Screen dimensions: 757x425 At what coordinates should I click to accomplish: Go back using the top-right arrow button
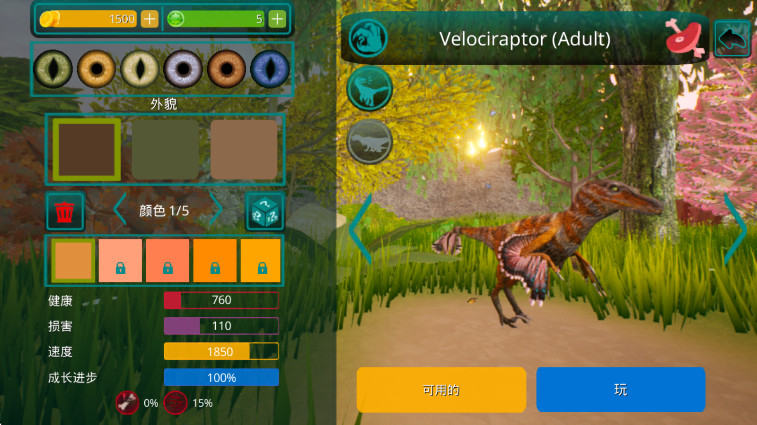click(732, 39)
